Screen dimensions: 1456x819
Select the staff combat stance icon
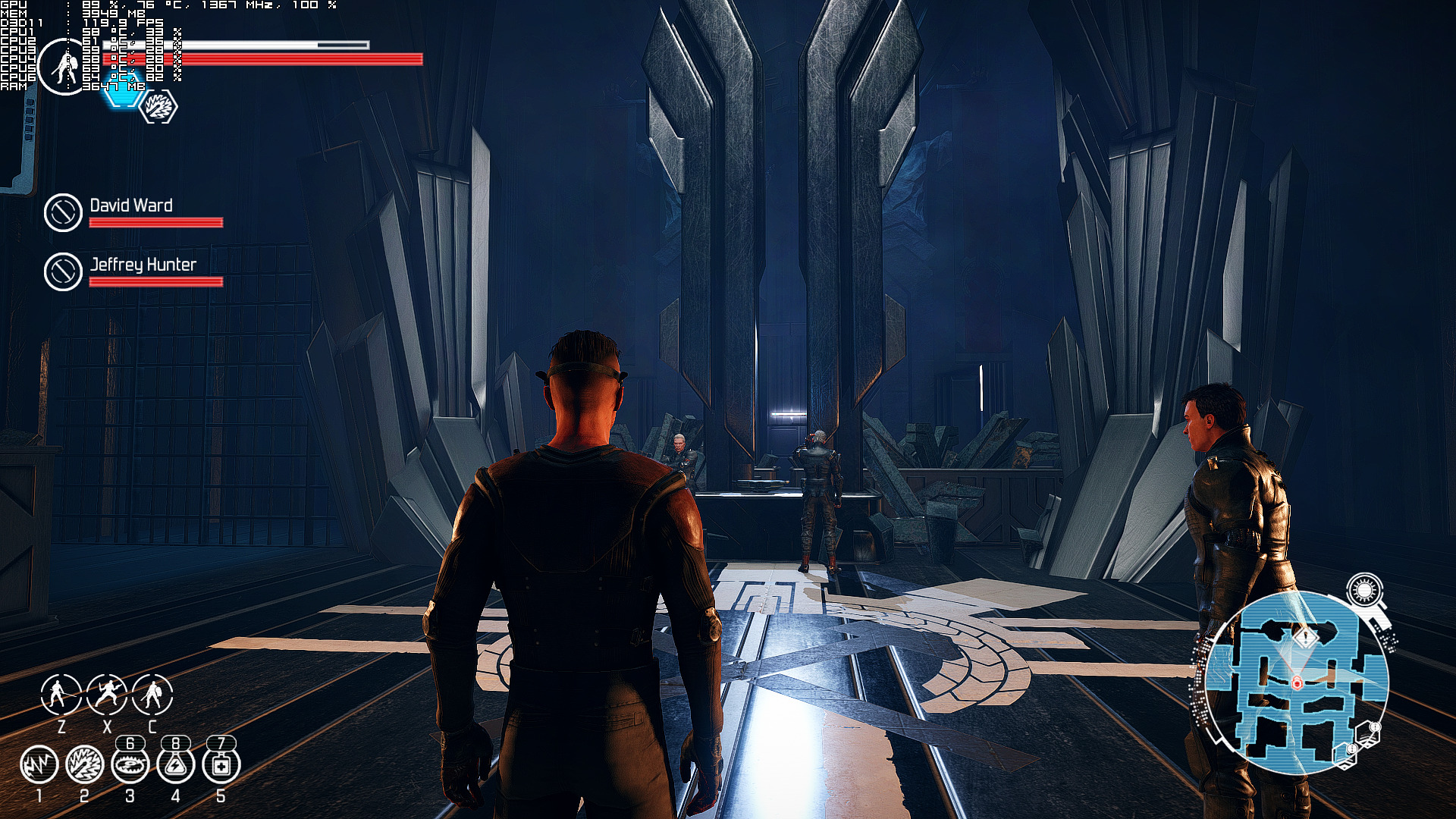pos(61,694)
